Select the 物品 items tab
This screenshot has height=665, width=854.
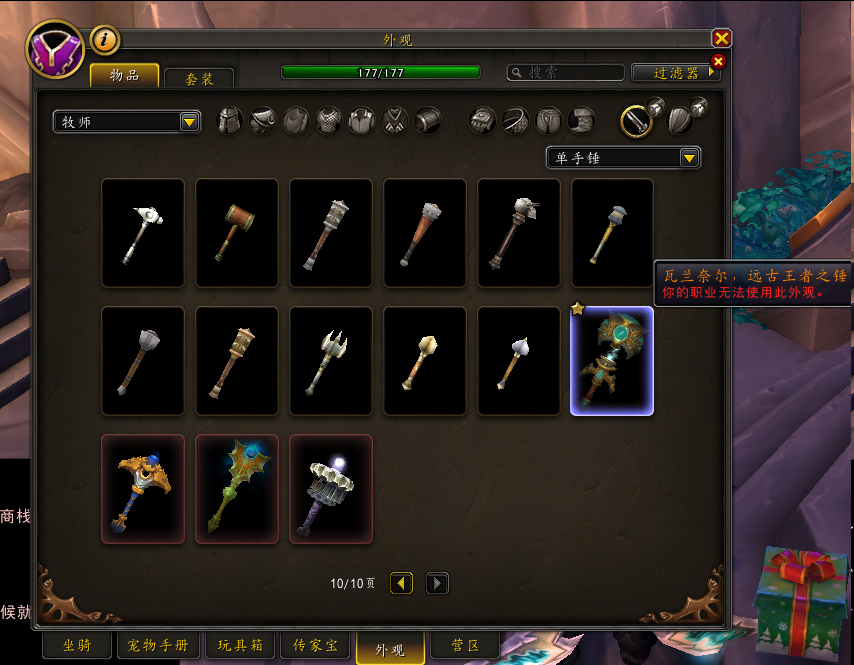pos(124,76)
